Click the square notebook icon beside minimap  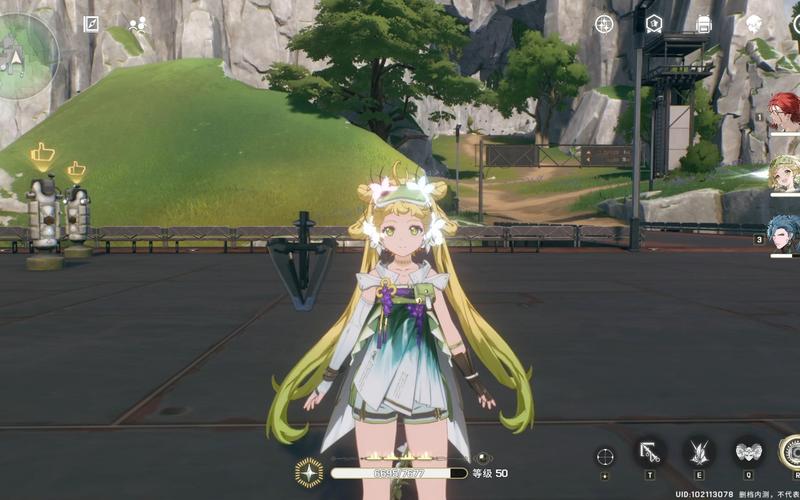91,24
